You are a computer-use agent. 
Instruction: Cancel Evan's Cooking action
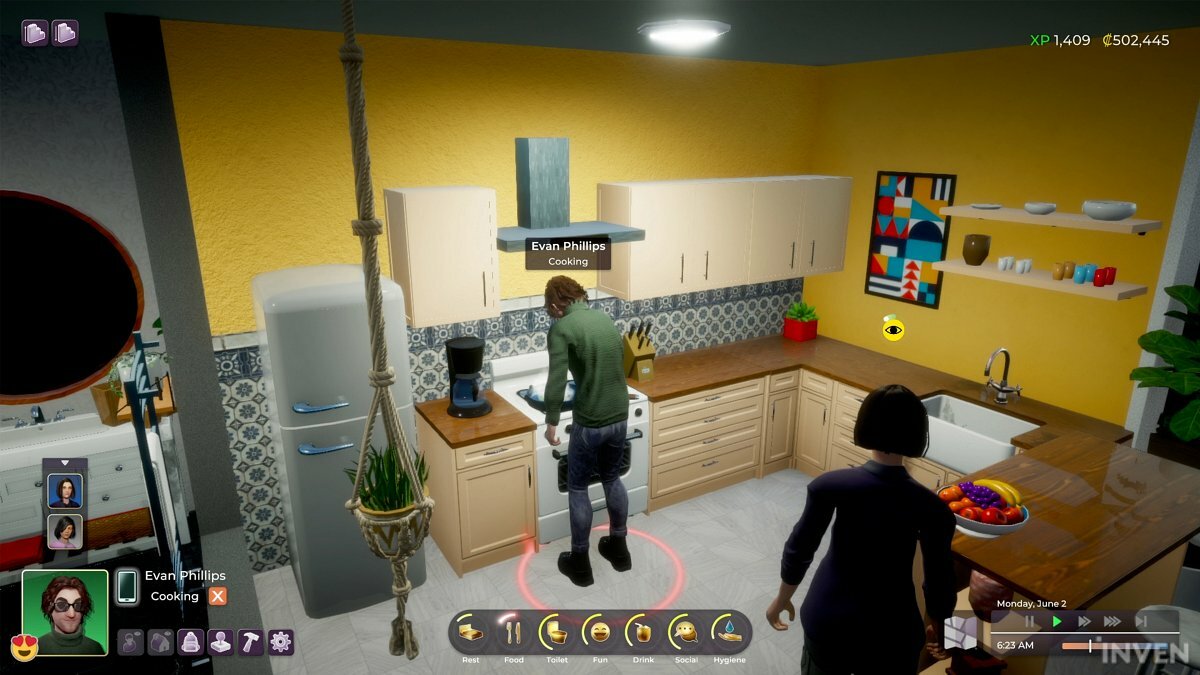[x=217, y=596]
